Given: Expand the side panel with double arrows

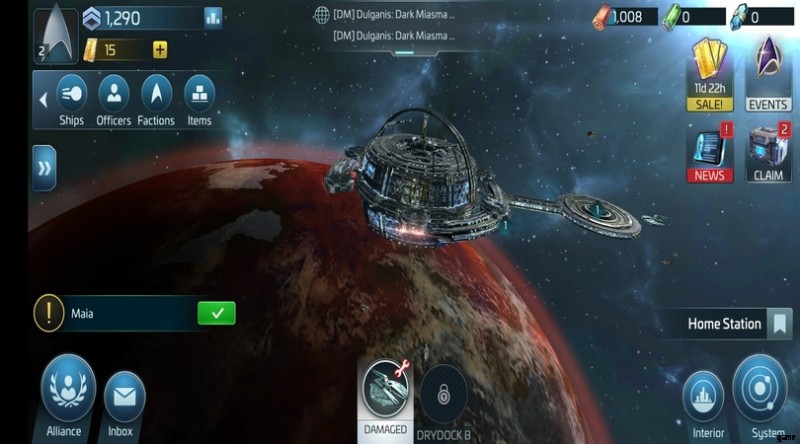Looking at the screenshot, I should tap(44, 168).
